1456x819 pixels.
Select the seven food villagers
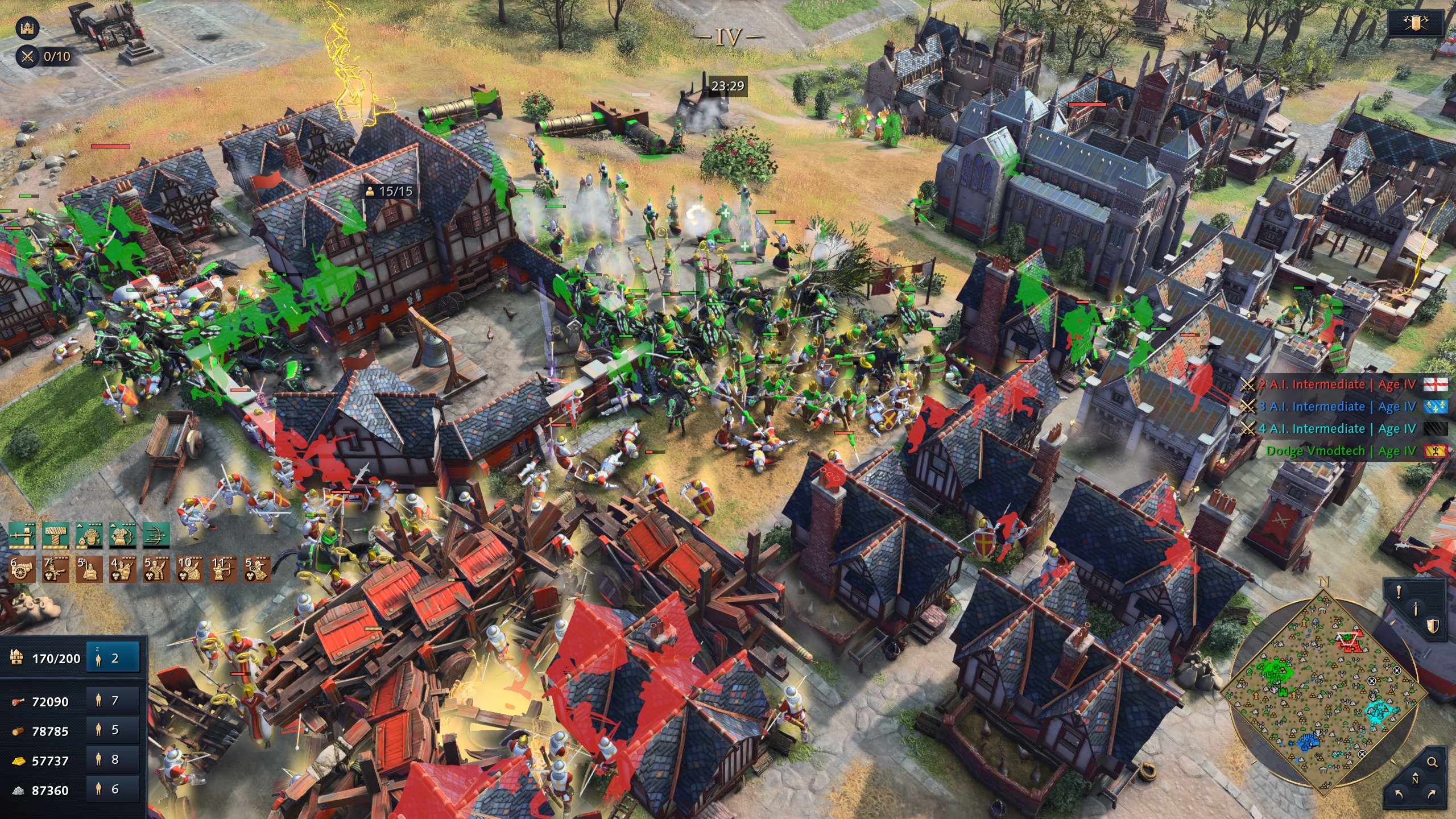click(113, 700)
